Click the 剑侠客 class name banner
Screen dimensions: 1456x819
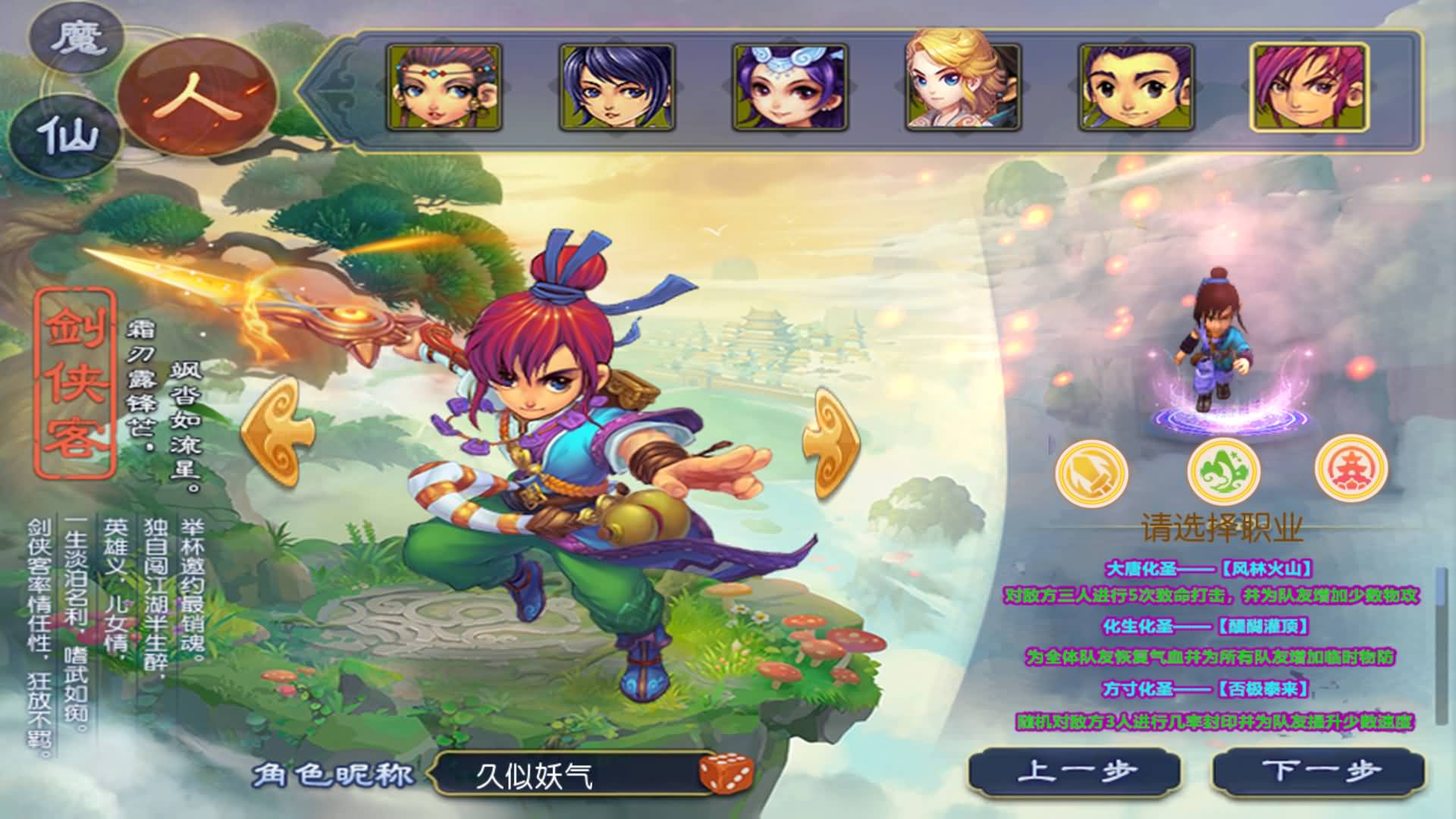coord(72,383)
